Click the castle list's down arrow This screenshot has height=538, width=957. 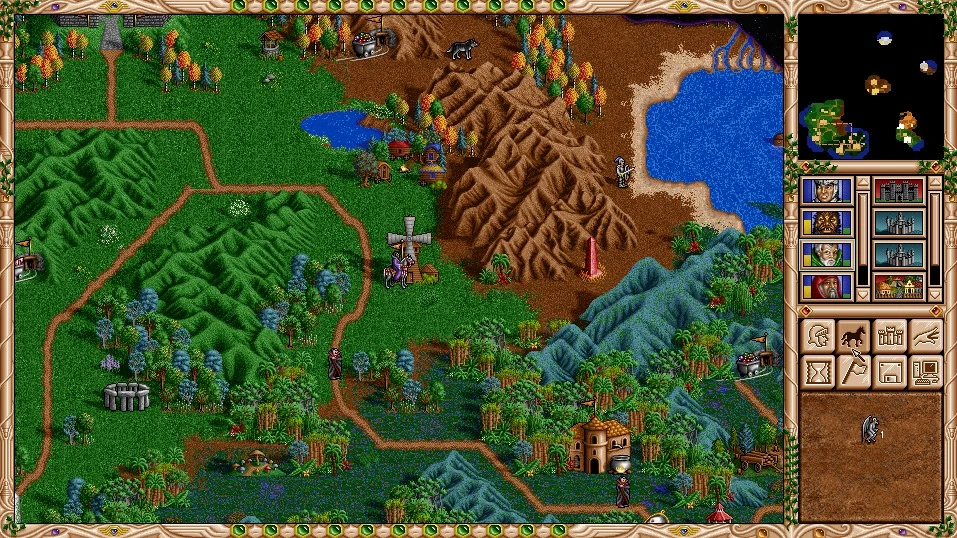click(x=935, y=295)
